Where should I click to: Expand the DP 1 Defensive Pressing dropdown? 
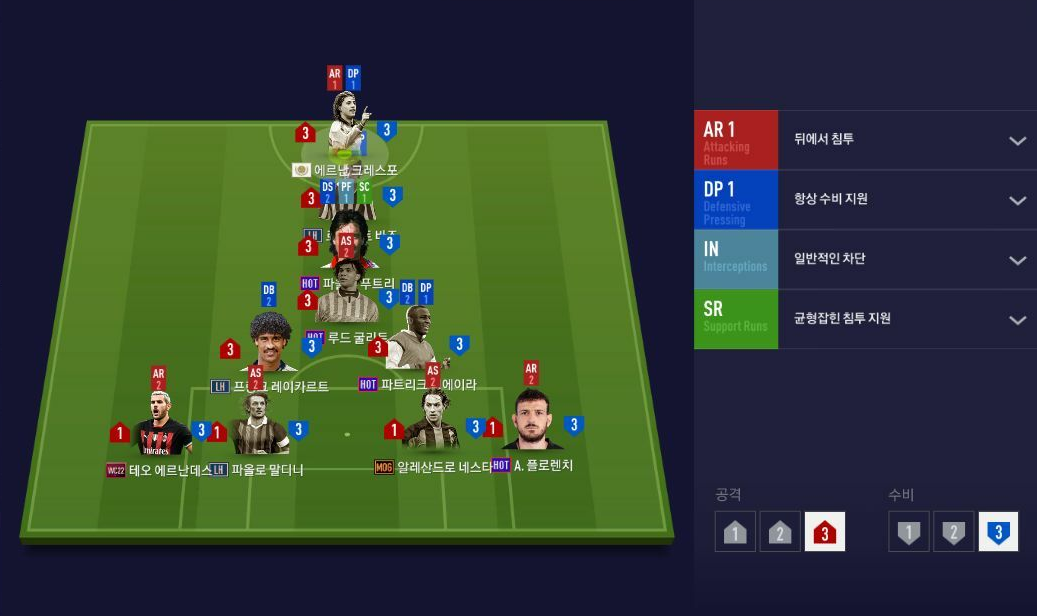1017,200
